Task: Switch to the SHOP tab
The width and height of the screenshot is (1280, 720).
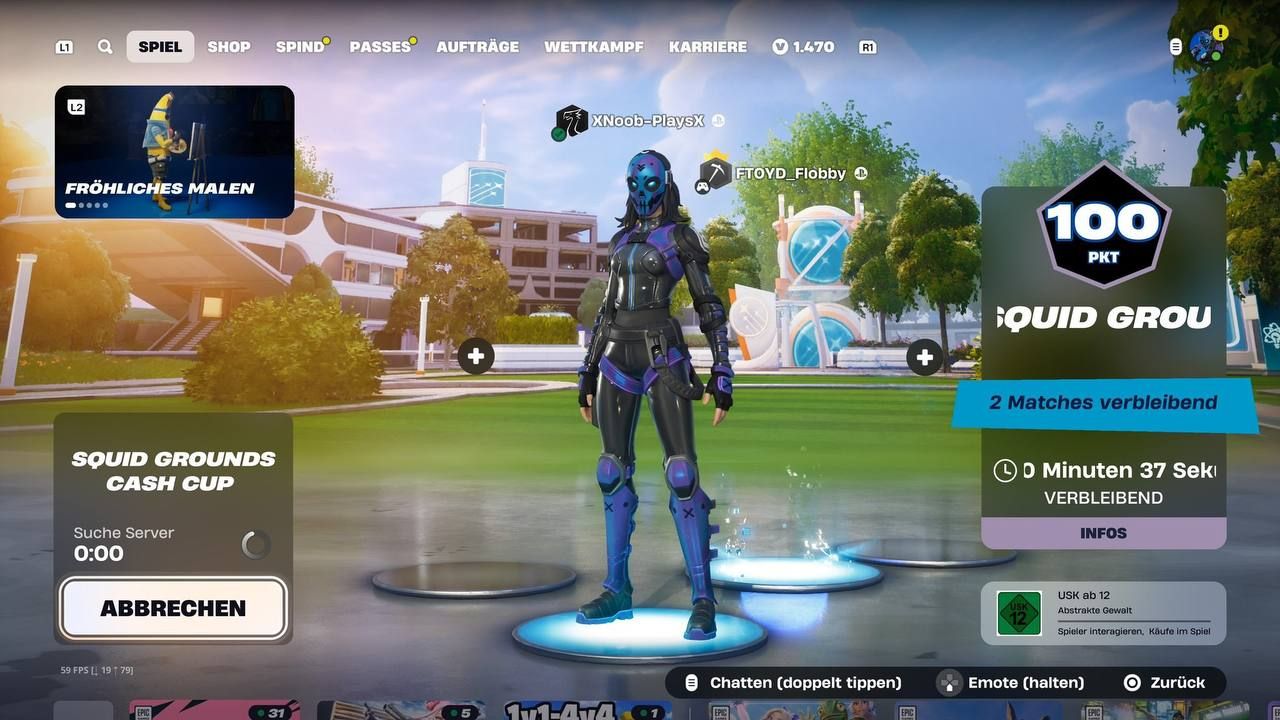Action: [x=228, y=46]
